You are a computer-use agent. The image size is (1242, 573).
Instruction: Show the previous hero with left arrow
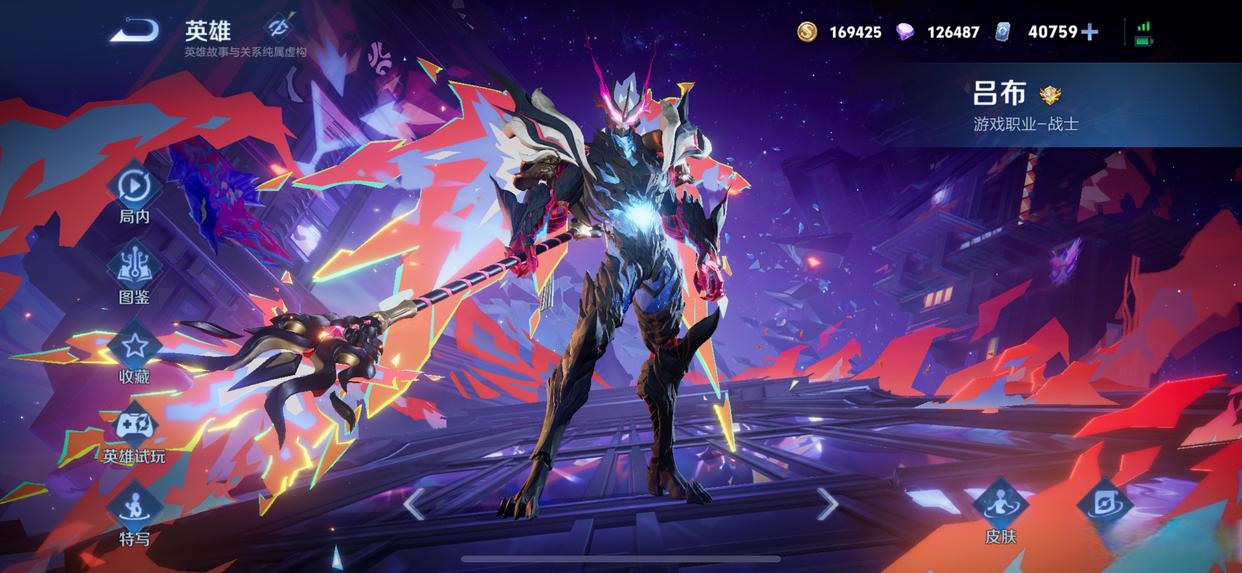point(414,504)
